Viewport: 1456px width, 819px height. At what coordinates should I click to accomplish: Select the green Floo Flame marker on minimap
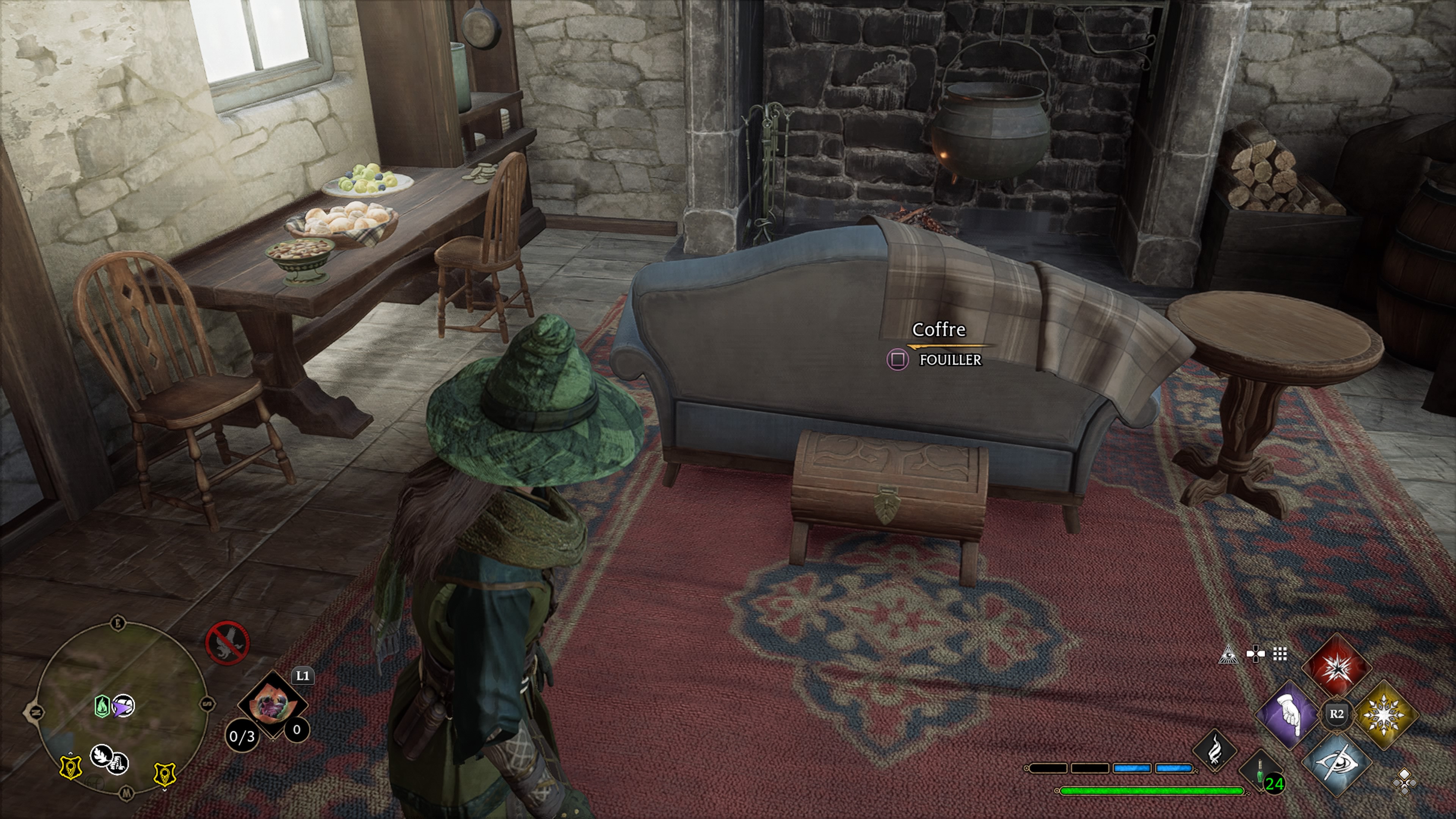click(102, 706)
